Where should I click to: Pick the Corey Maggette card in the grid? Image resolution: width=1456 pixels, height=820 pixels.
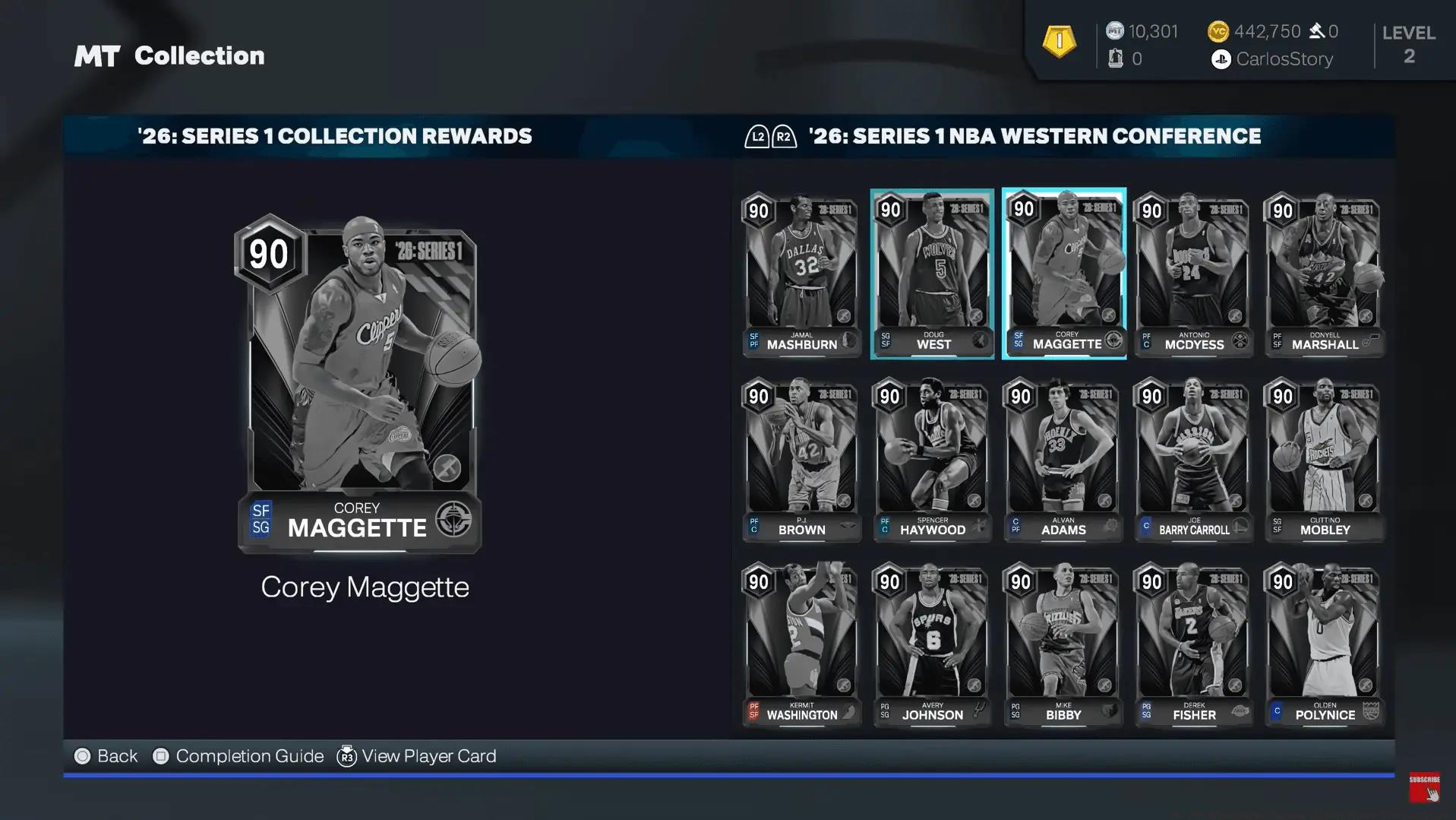(1063, 274)
